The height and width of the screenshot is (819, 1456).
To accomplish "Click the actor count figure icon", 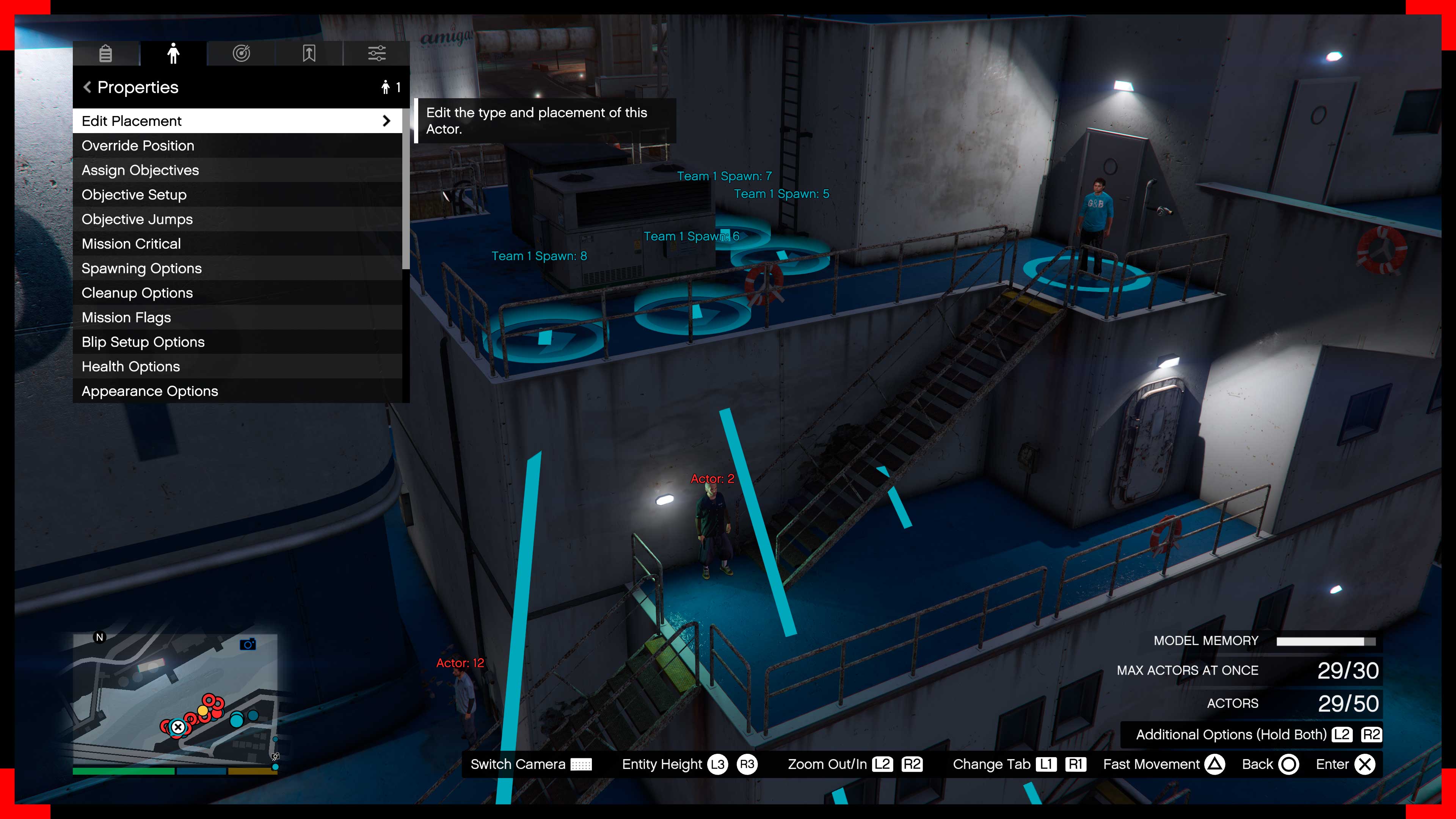I will point(386,87).
